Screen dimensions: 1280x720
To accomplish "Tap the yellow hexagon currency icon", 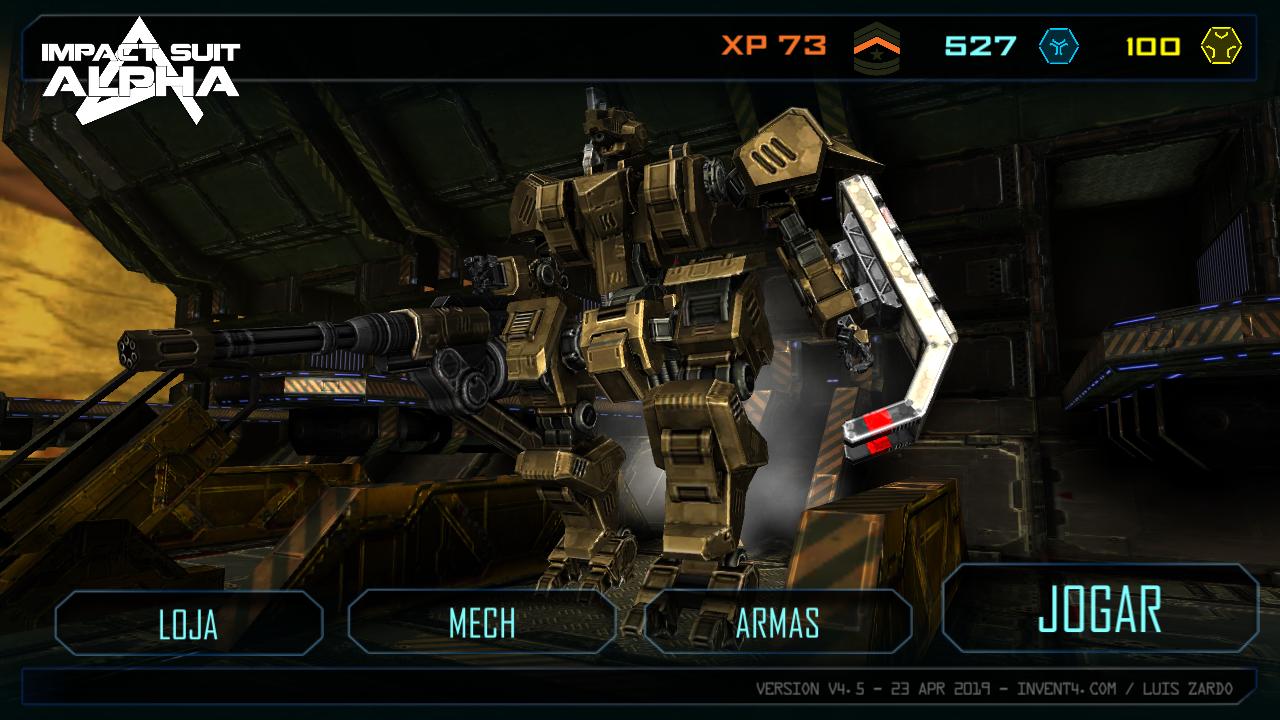I will click(x=1221, y=46).
